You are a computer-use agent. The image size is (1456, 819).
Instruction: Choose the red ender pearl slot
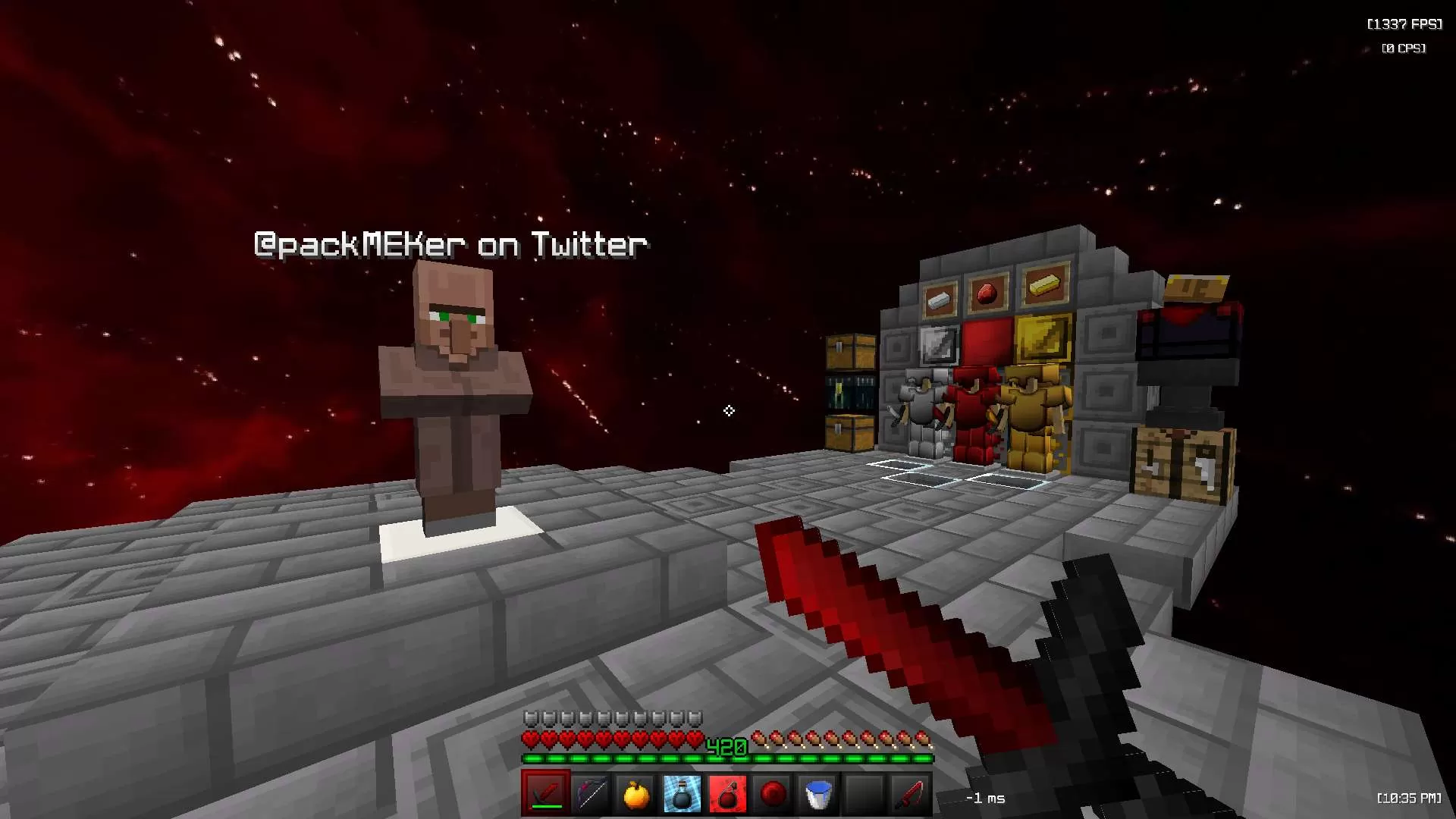tap(773, 794)
